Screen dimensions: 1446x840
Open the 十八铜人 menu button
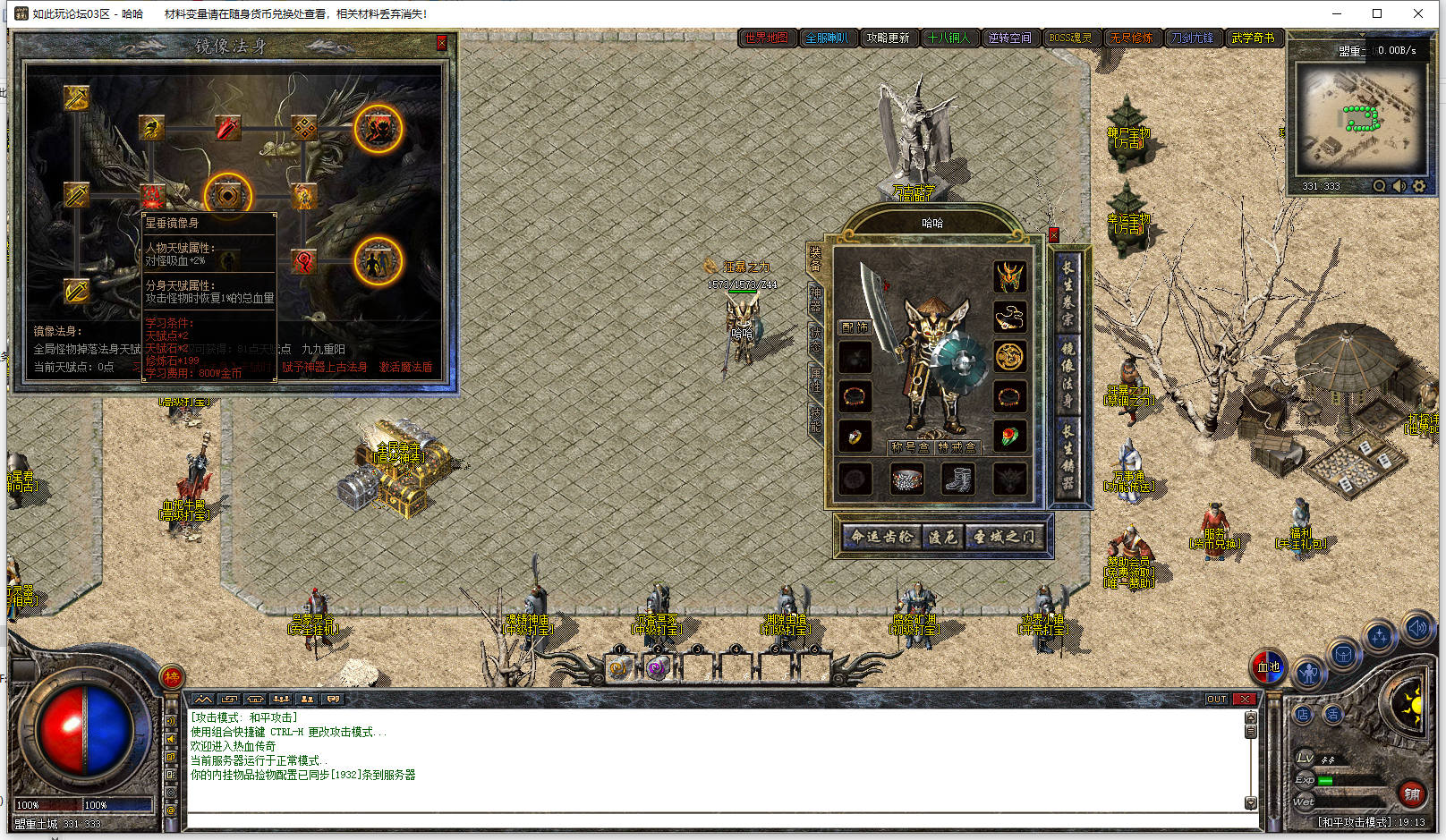(948, 38)
